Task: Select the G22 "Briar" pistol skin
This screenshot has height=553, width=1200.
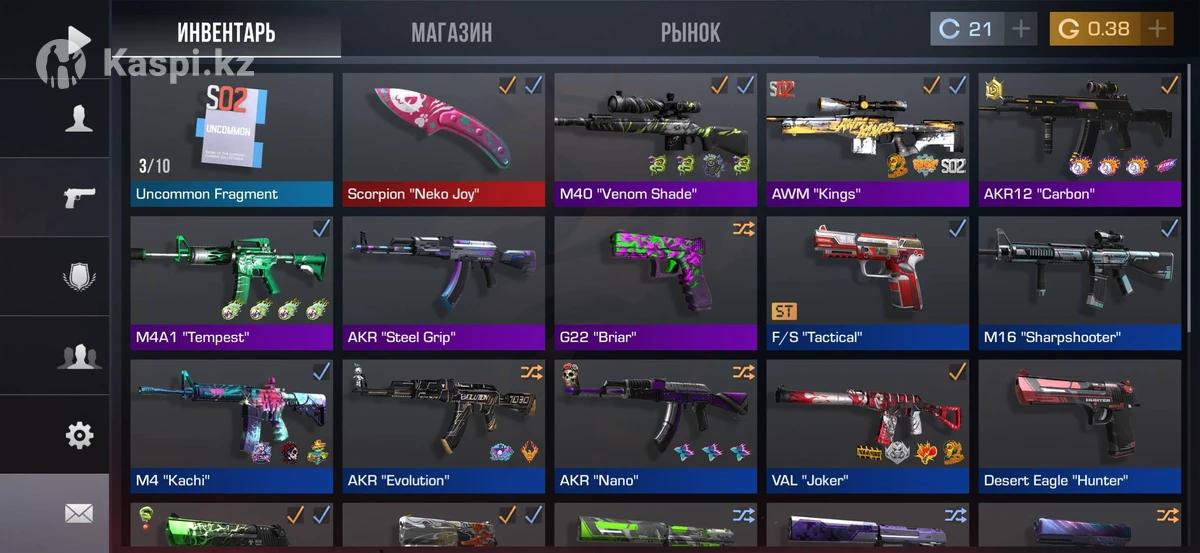Action: coord(656,283)
